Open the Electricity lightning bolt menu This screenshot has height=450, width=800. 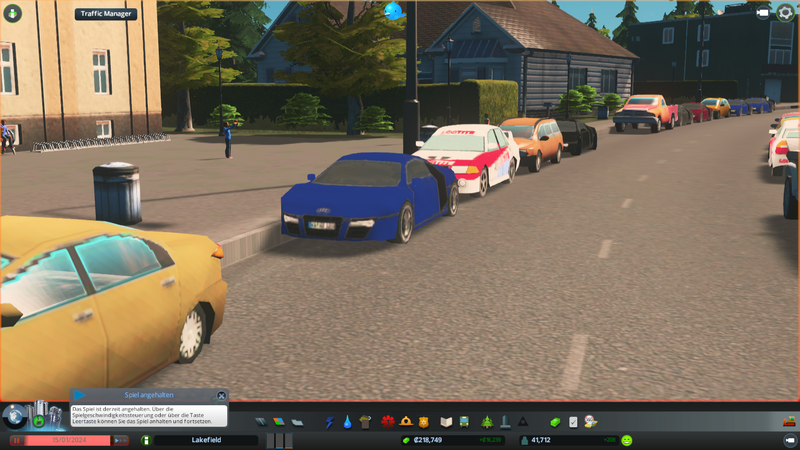[x=329, y=422]
